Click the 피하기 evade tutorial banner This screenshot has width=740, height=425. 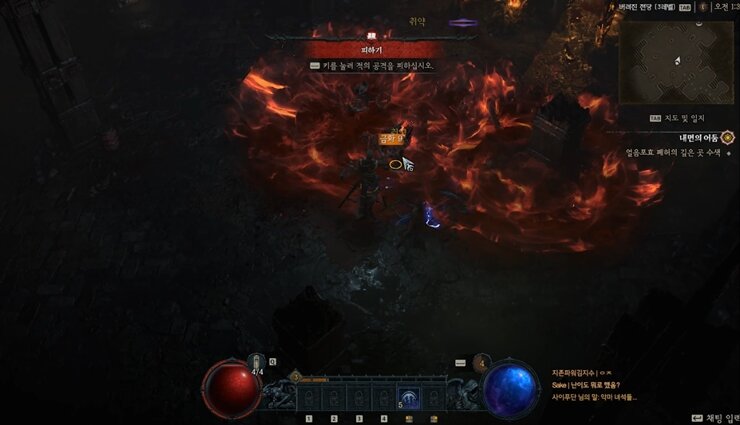[372, 49]
